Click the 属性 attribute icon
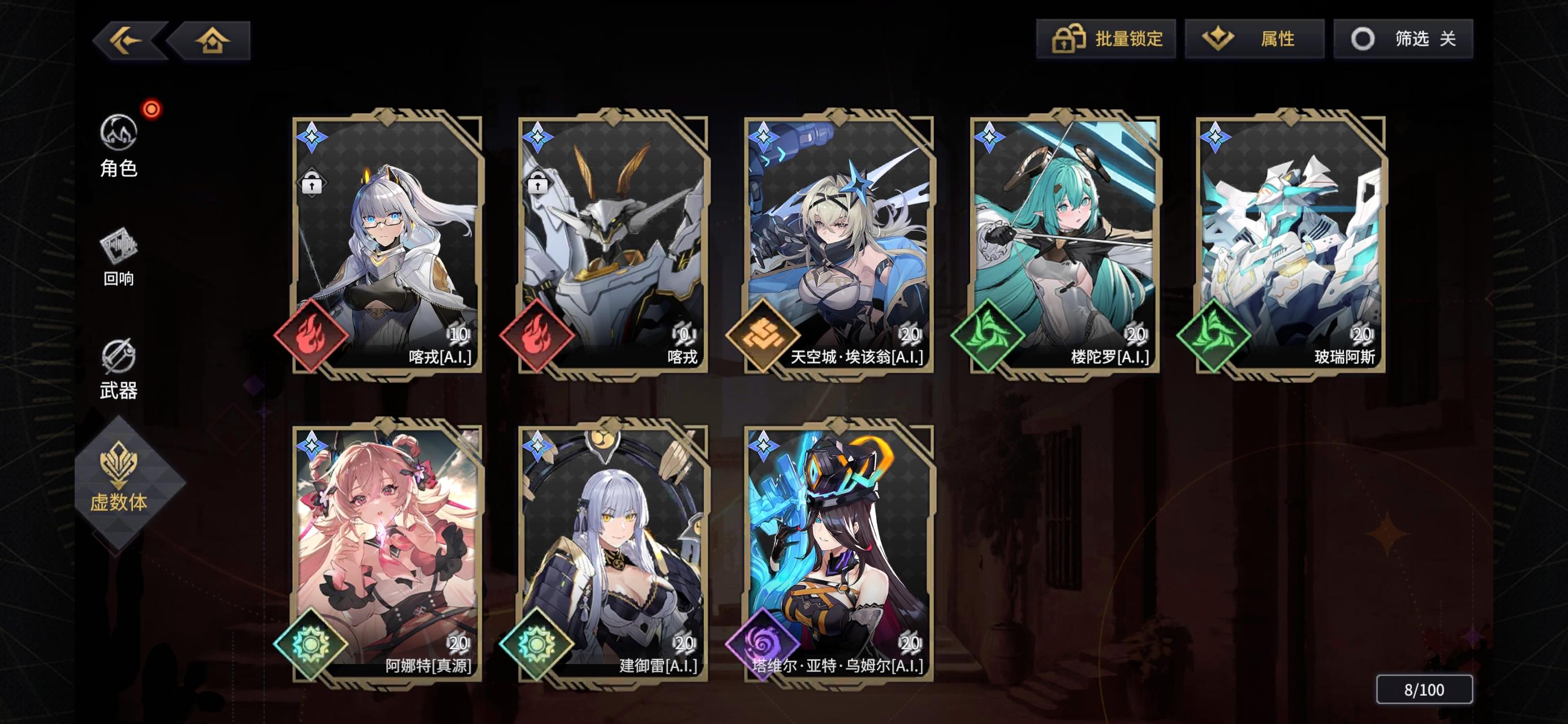 click(1219, 38)
